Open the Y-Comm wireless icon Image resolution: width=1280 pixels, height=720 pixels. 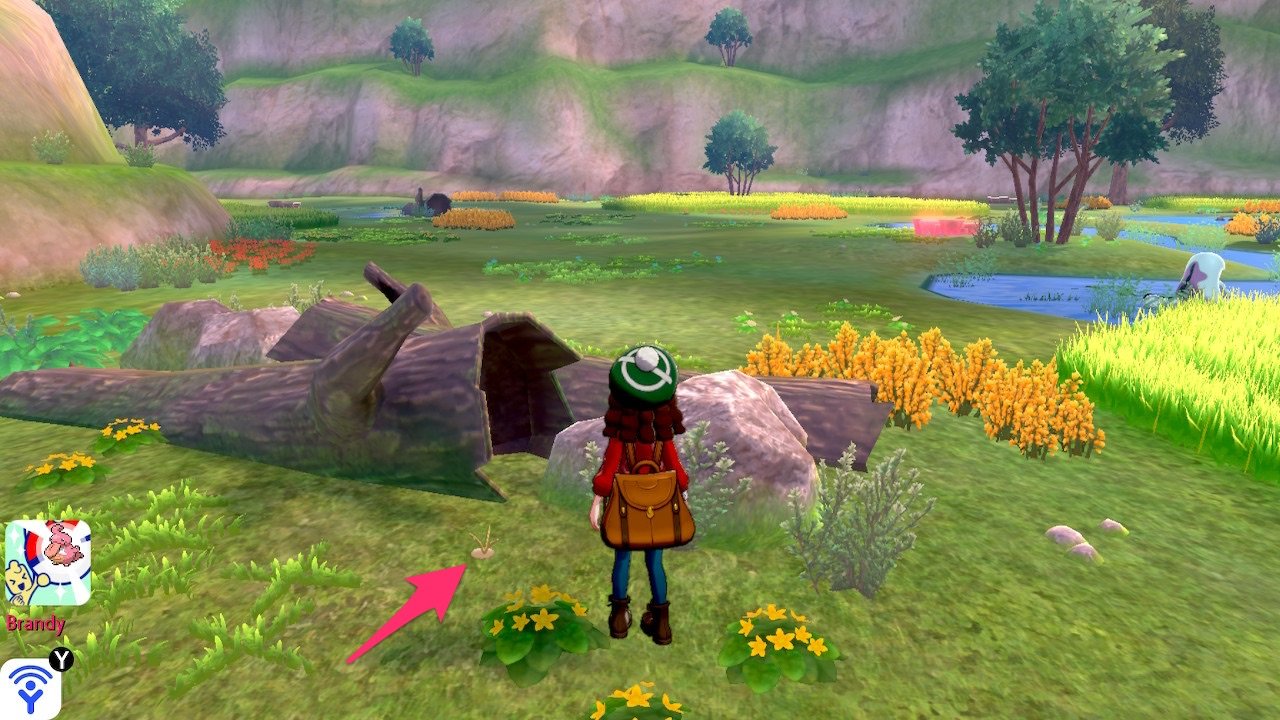pyautogui.click(x=30, y=687)
